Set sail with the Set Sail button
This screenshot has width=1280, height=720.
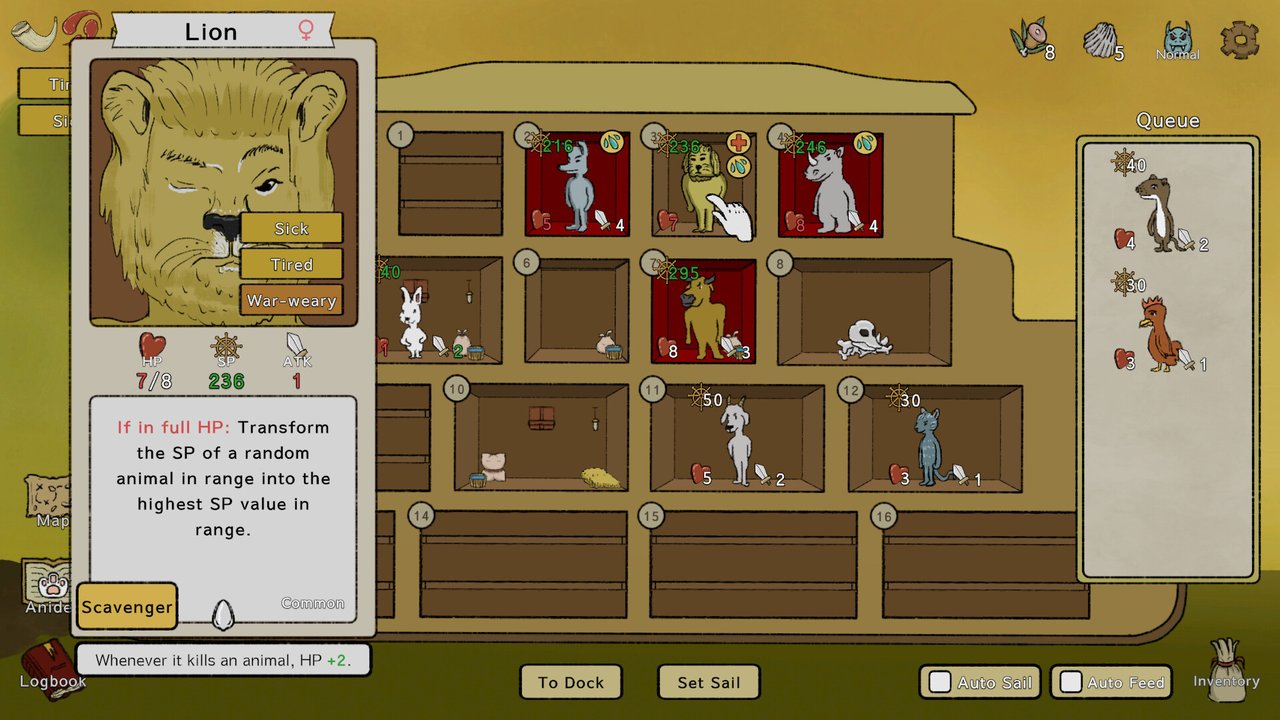[709, 682]
